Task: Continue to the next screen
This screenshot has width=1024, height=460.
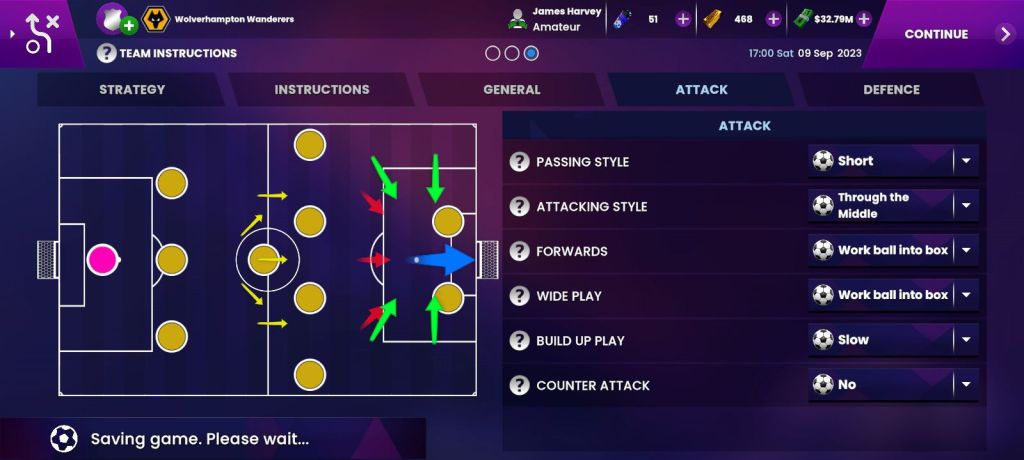Action: pos(948,34)
